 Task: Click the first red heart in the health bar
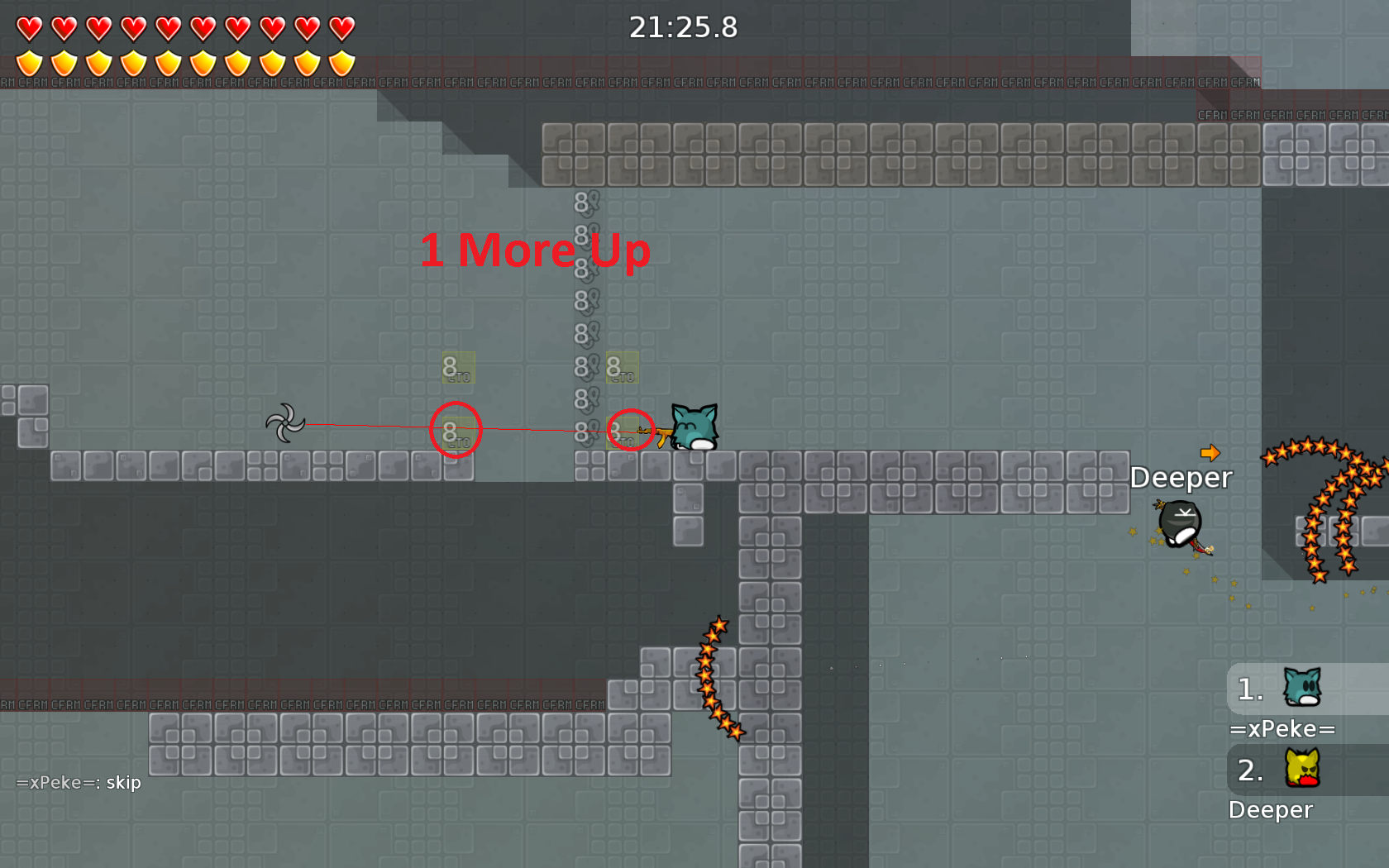pyautogui.click(x=27, y=27)
